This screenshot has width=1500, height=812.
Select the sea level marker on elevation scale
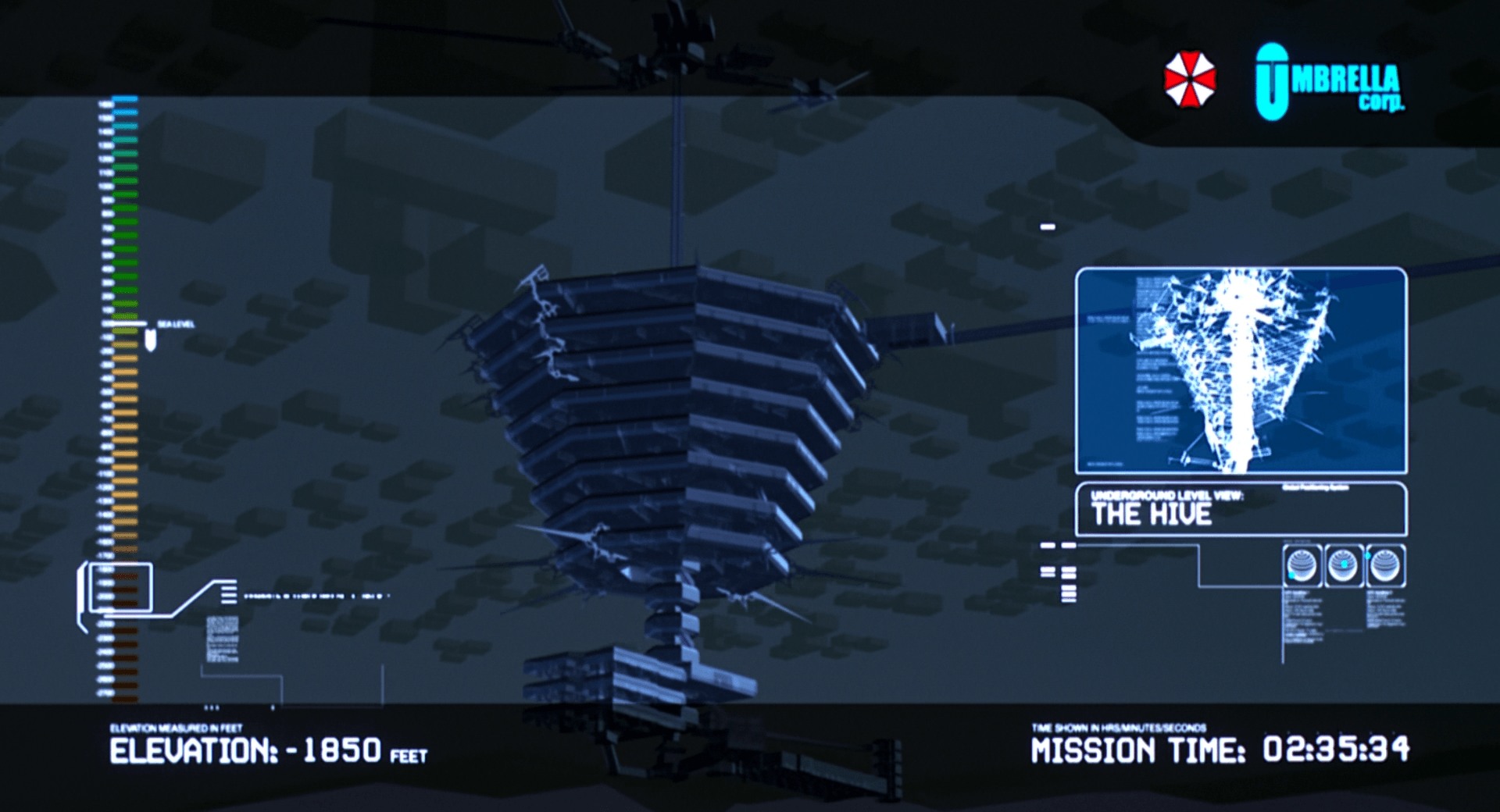pos(150,337)
